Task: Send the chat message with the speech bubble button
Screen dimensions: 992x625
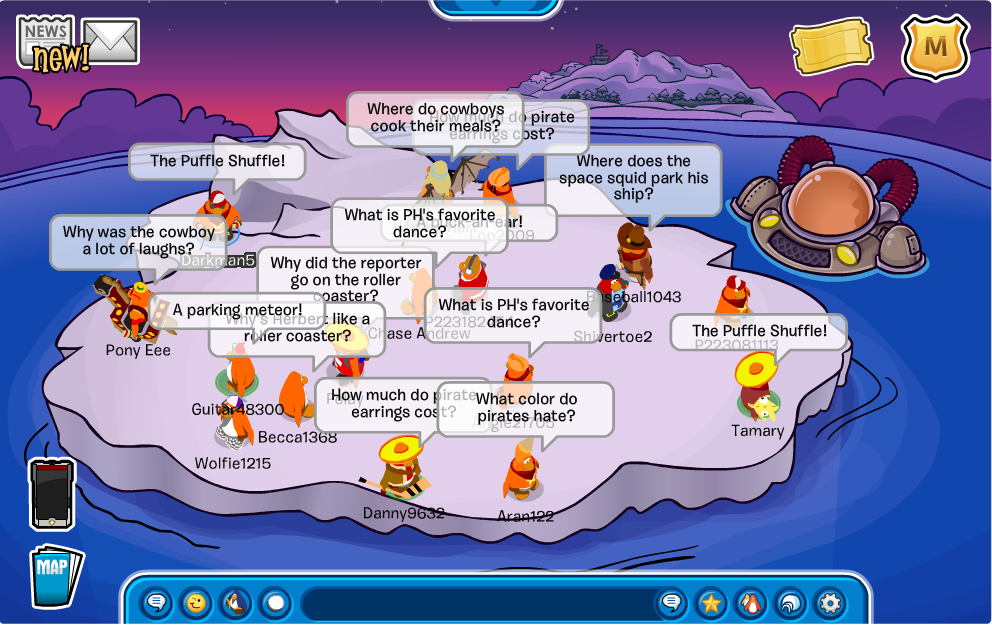Action: (x=672, y=603)
